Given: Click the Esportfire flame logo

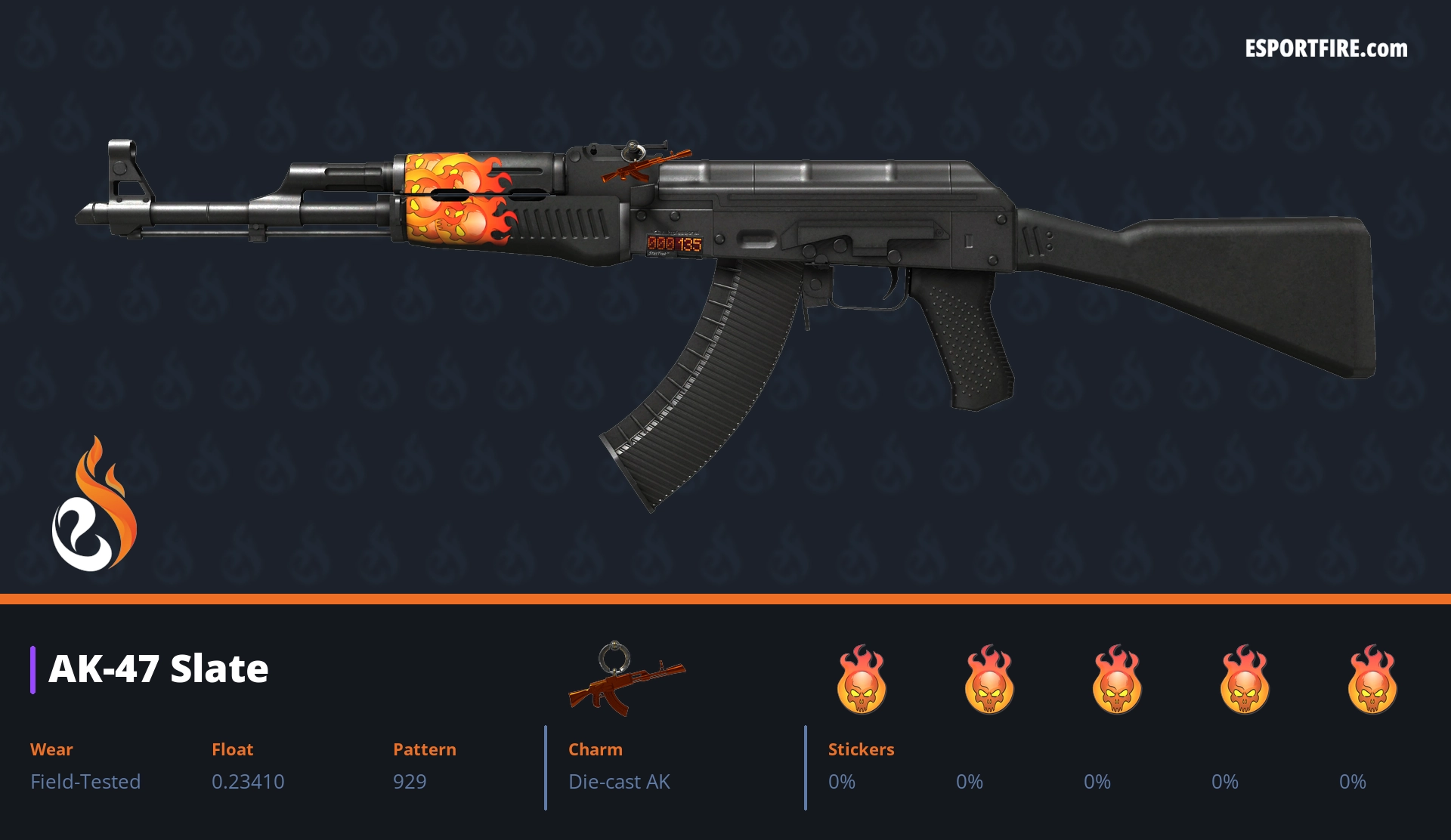Looking at the screenshot, I should 94,506.
